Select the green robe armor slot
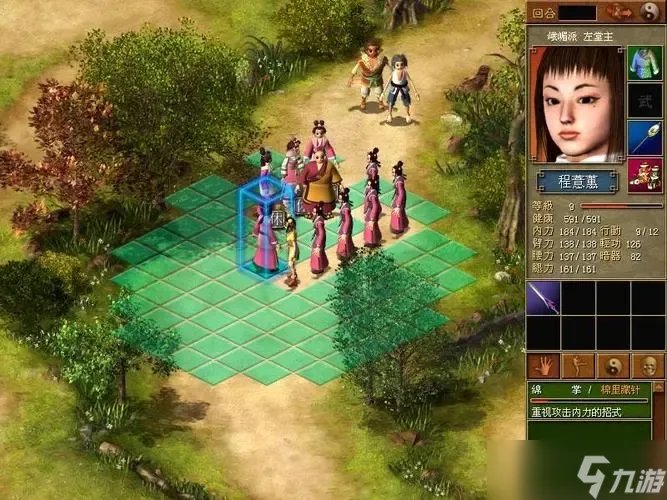 pos(645,62)
